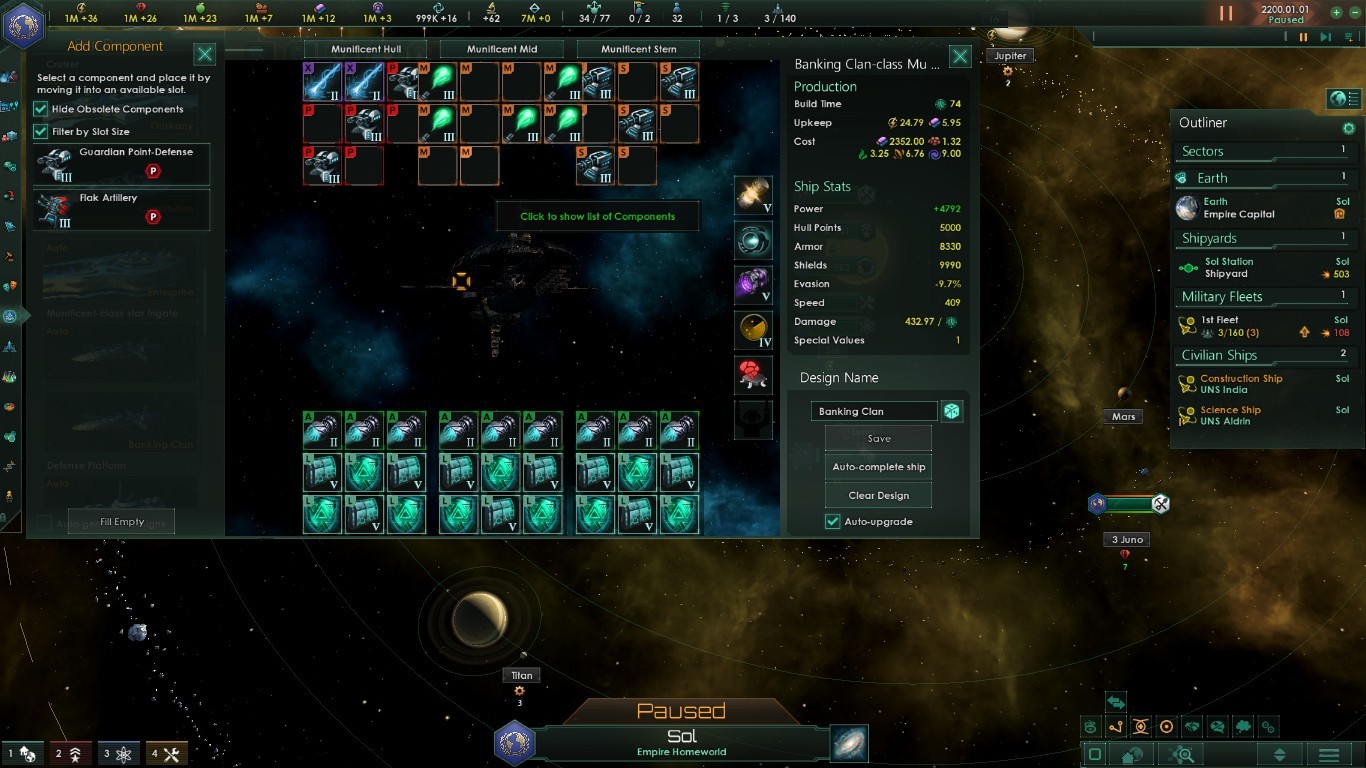Auto-complete the ship design
Image resolution: width=1366 pixels, height=768 pixels.
[878, 467]
